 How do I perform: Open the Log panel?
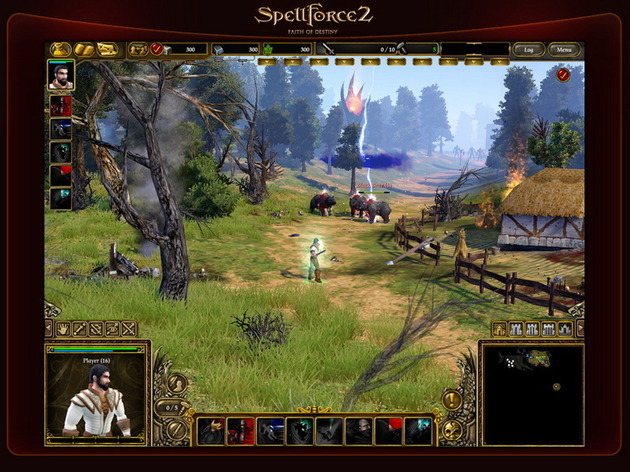point(527,49)
